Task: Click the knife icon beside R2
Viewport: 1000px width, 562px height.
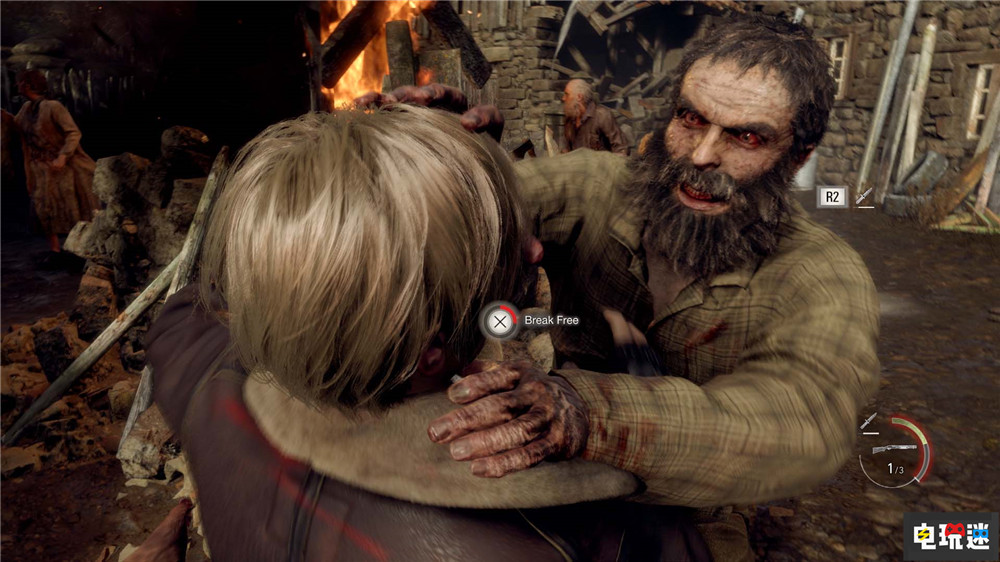Action: point(864,197)
